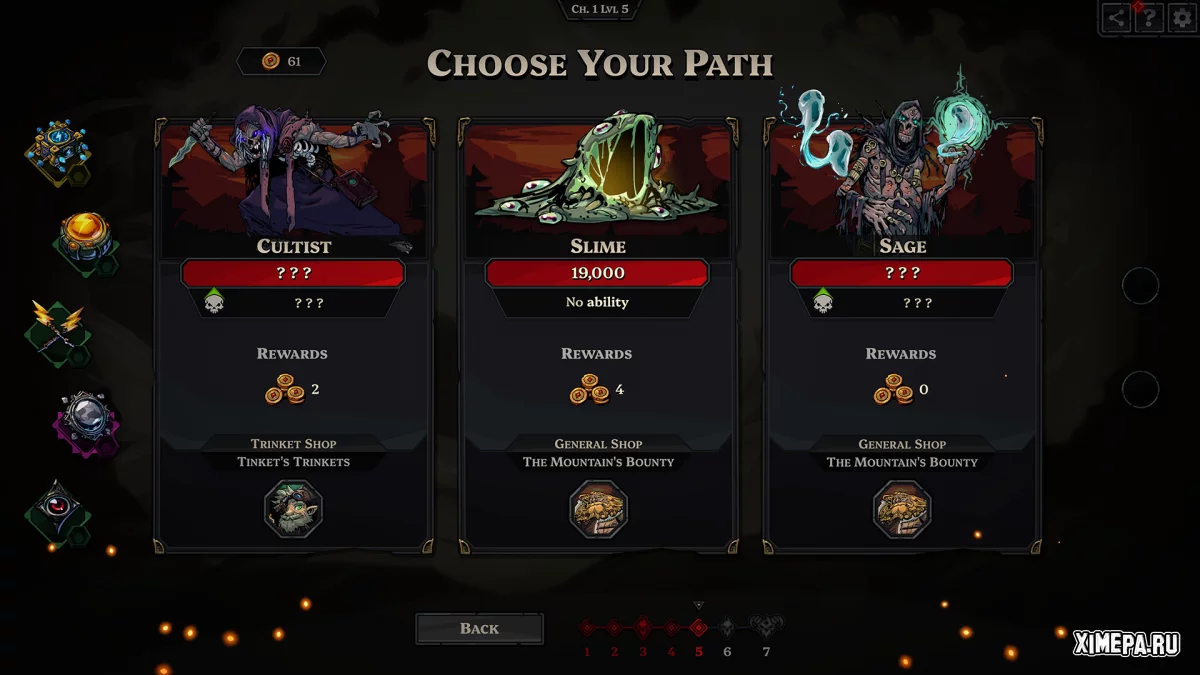The image size is (1200, 675).
Task: Open the settings gear menu
Action: pyautogui.click(x=1181, y=18)
